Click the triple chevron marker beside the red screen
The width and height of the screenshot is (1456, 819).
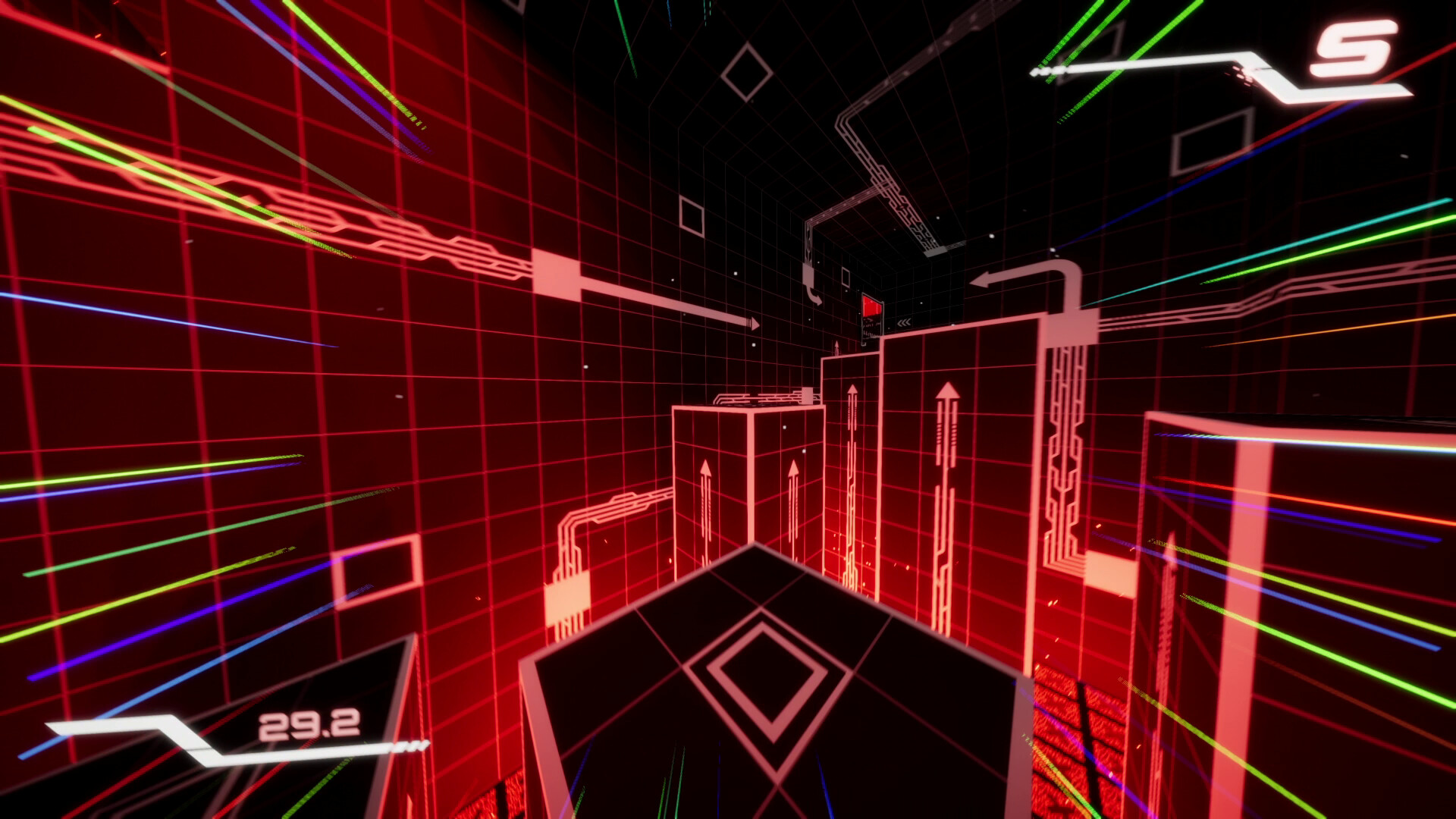coord(907,322)
